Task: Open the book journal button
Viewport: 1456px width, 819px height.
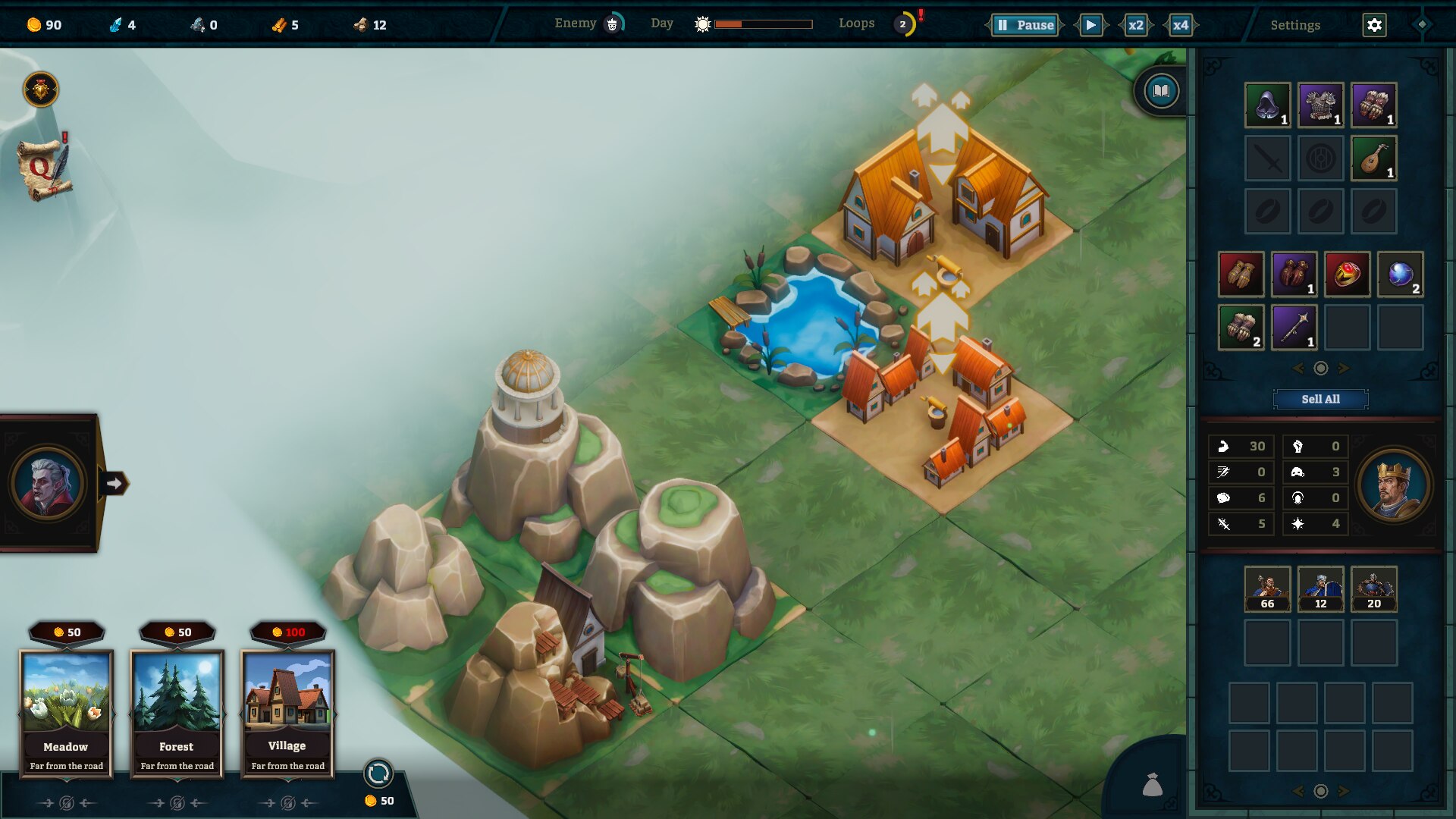Action: (x=1161, y=92)
